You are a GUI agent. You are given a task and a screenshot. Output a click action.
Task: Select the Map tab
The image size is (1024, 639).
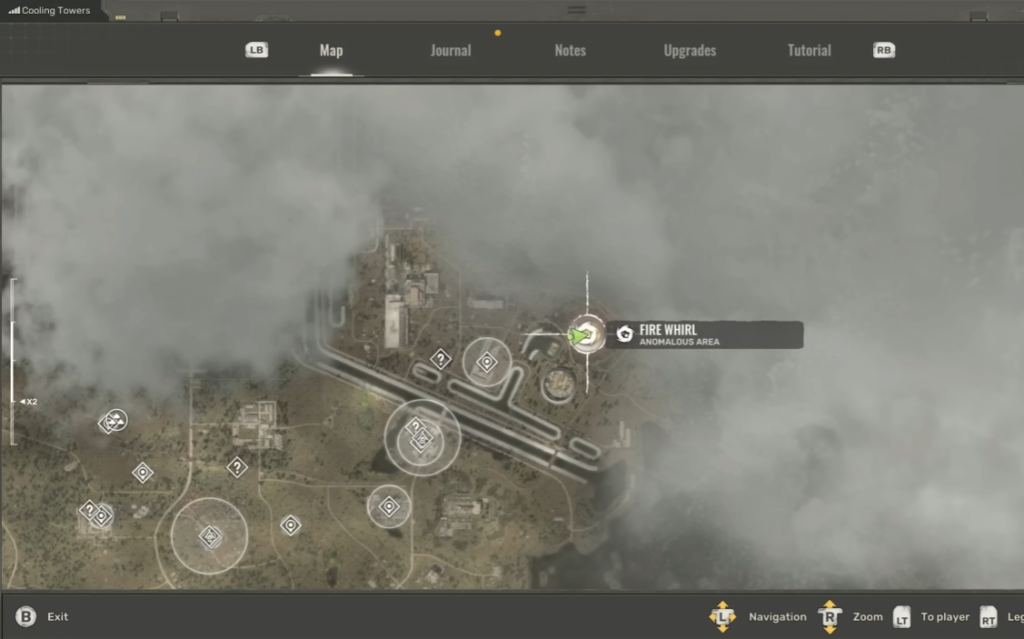click(331, 51)
